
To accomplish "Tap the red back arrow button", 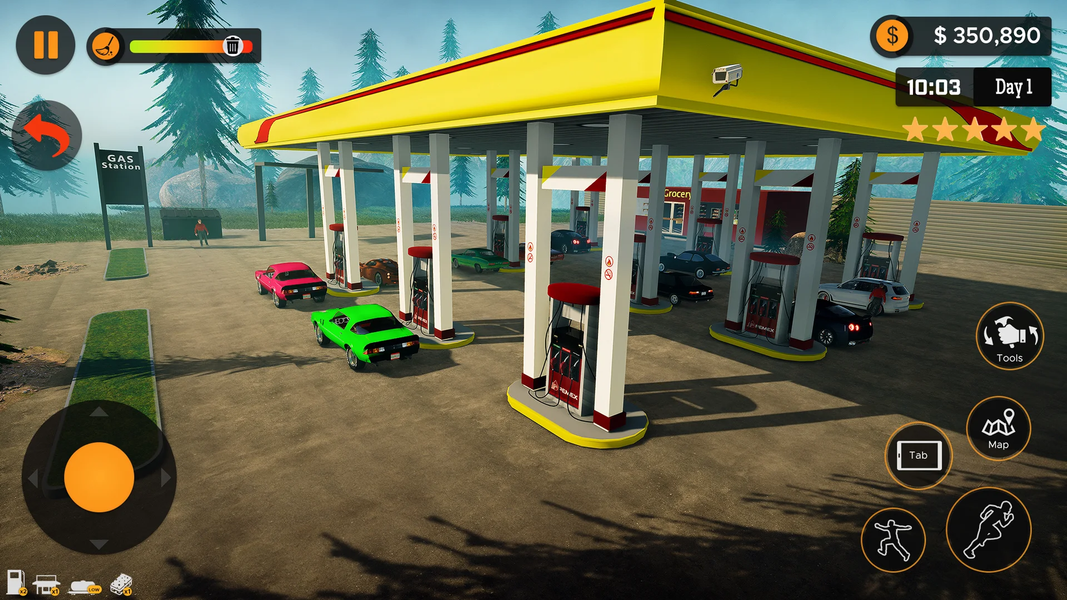I will pos(47,135).
